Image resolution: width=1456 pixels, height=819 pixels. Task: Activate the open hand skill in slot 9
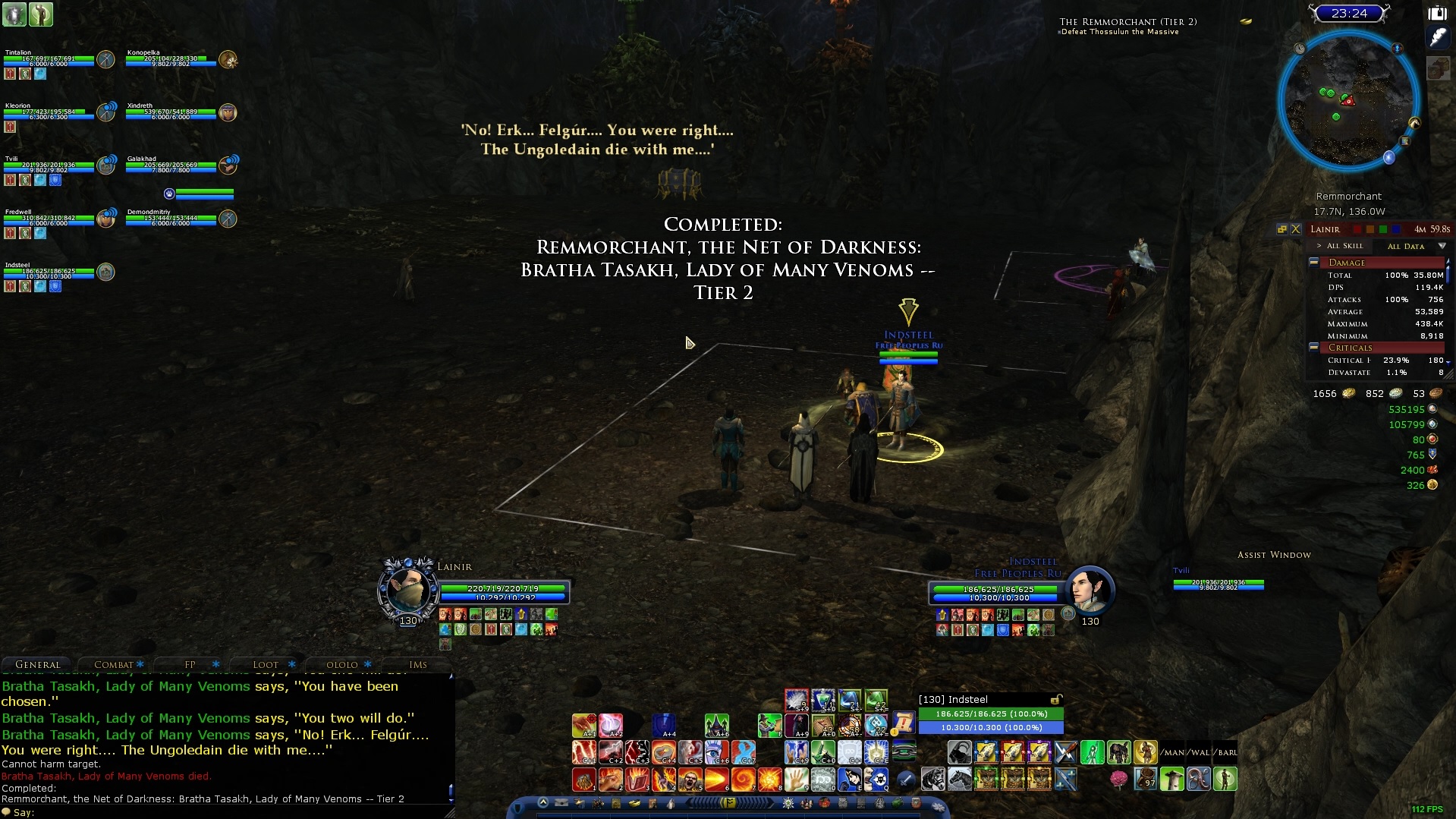click(796, 780)
